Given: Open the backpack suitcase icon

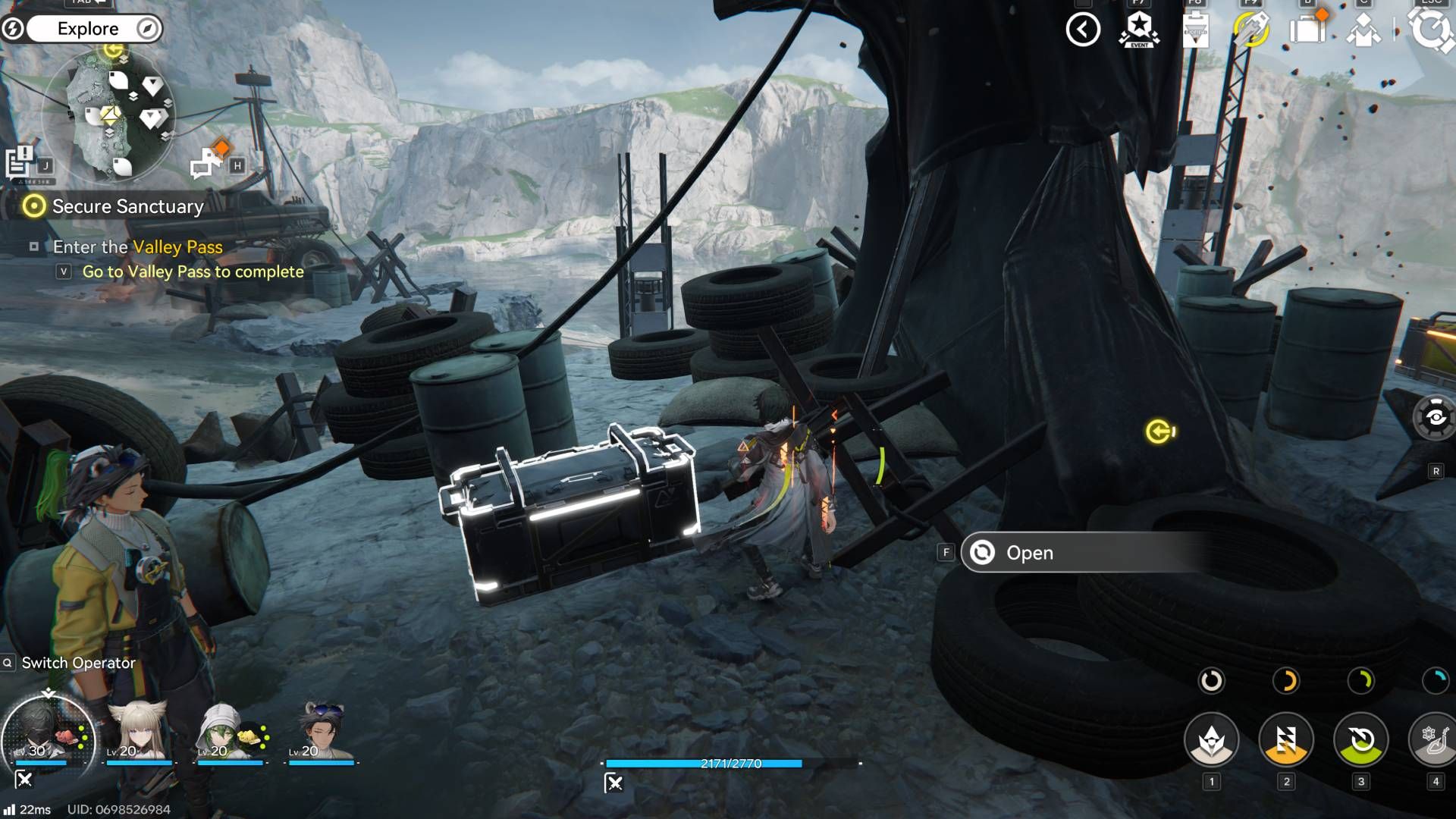Looking at the screenshot, I should click(x=1307, y=30).
